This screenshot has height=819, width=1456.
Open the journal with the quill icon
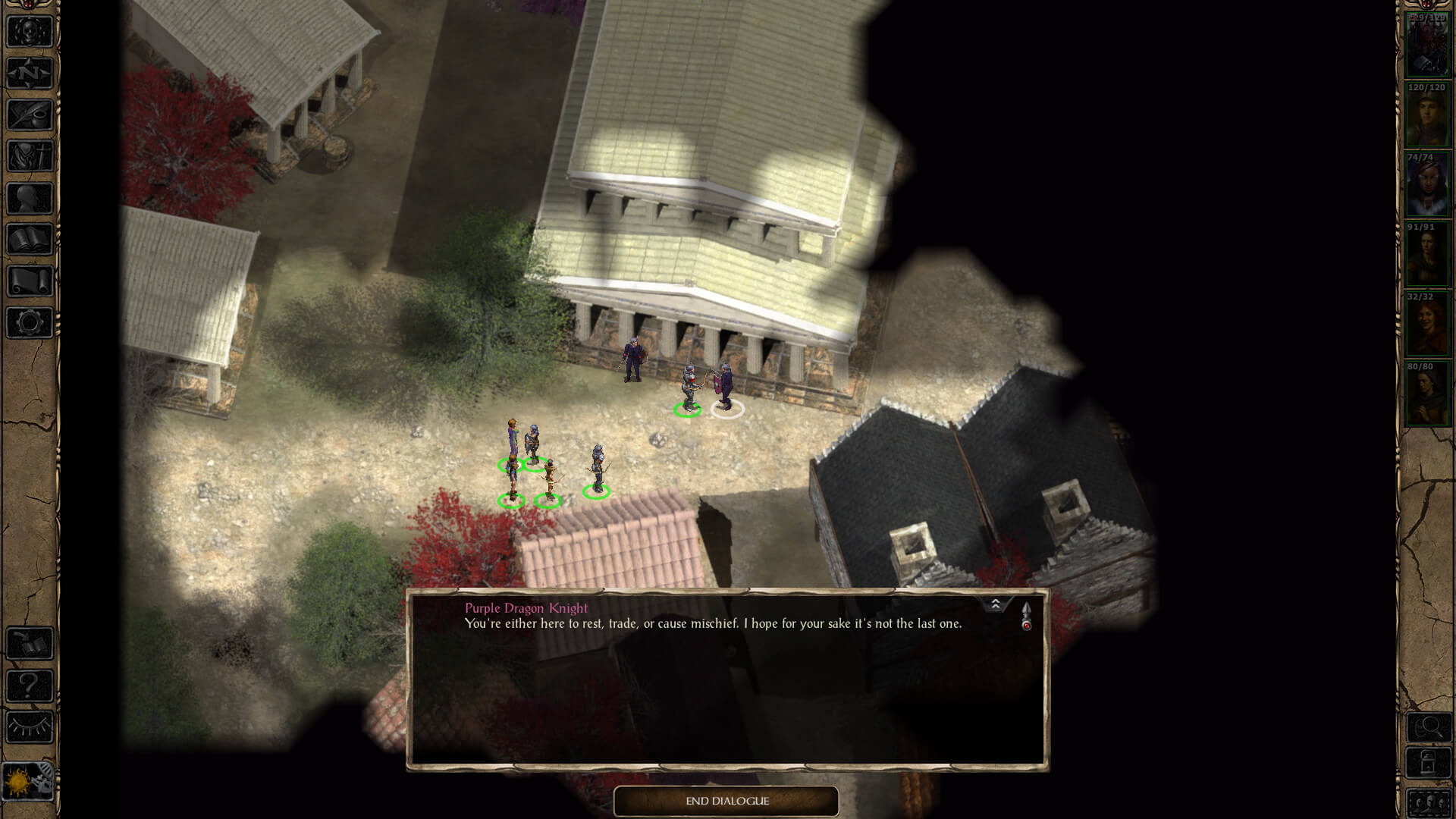tap(30, 115)
